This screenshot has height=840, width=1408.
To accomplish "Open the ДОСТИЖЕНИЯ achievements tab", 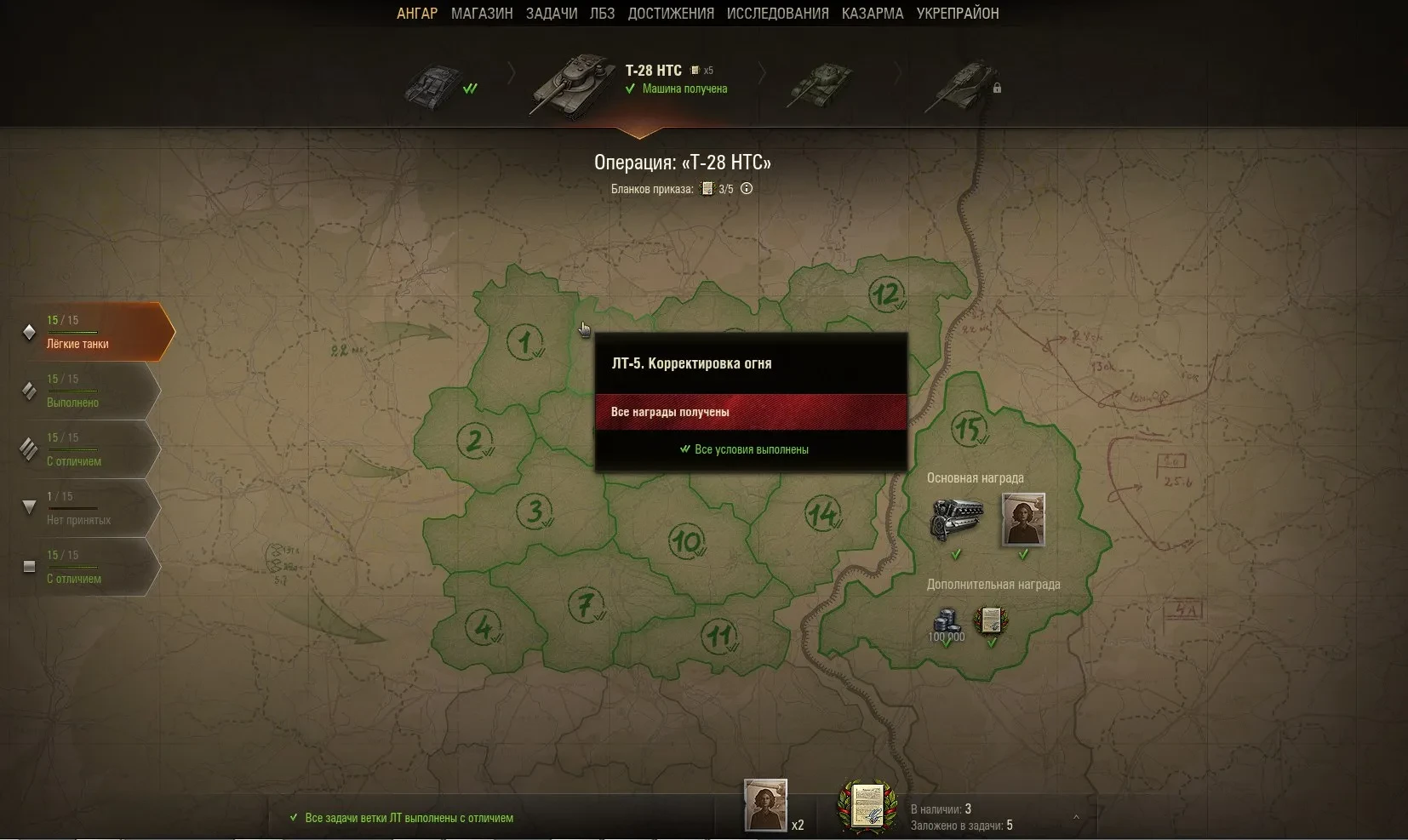I will click(x=671, y=14).
